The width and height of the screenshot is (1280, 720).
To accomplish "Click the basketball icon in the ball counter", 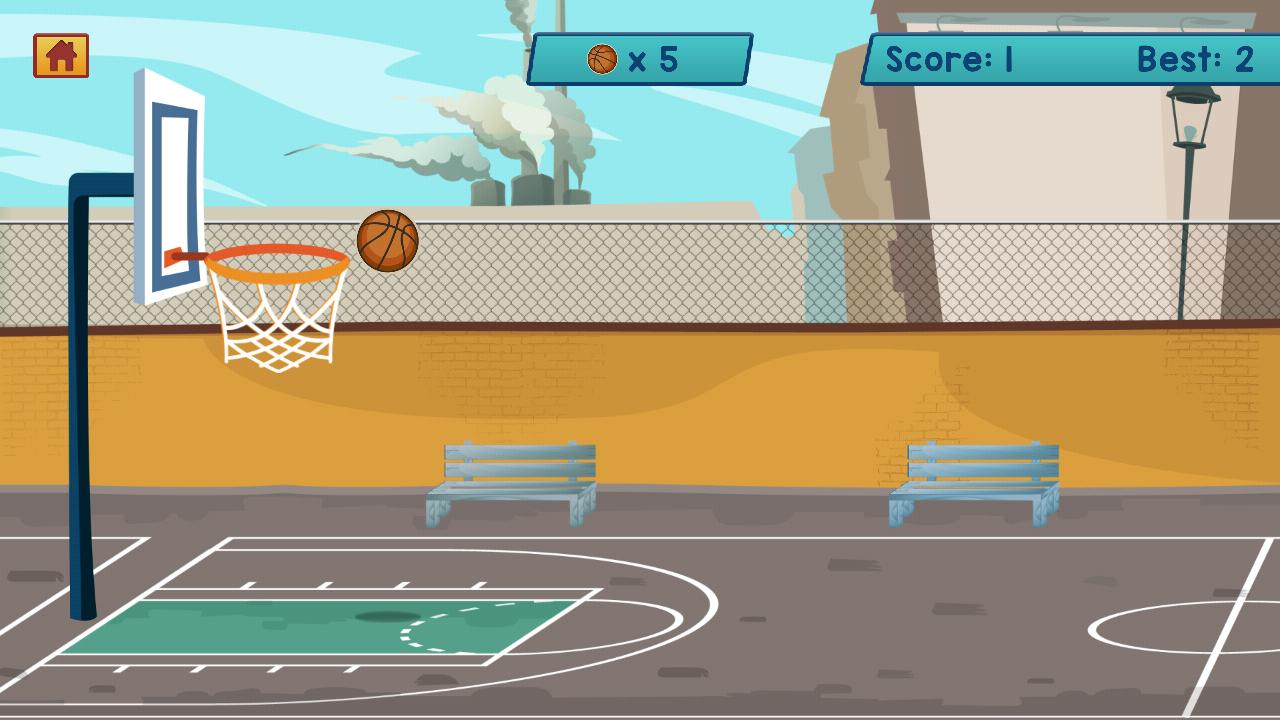I will pyautogui.click(x=603, y=59).
